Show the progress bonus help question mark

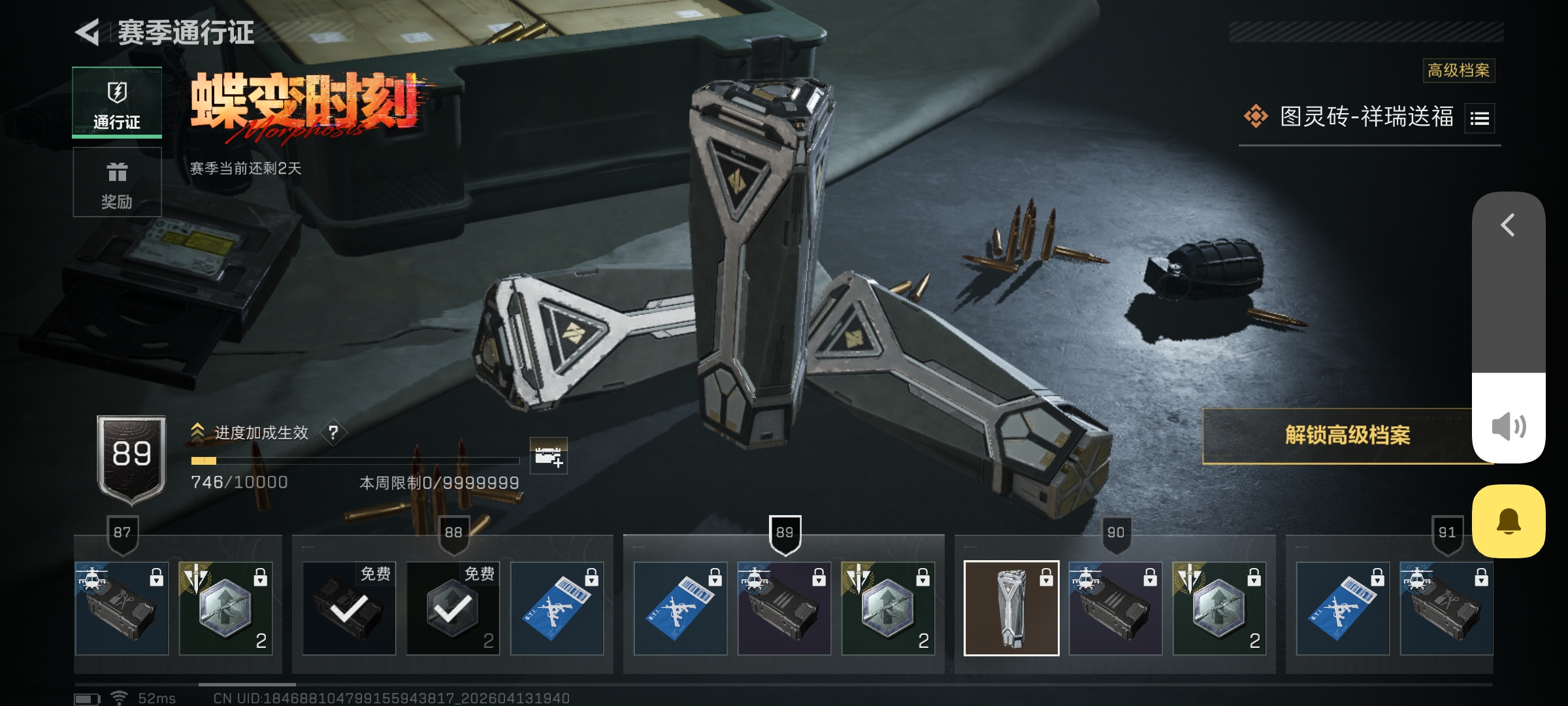click(333, 432)
